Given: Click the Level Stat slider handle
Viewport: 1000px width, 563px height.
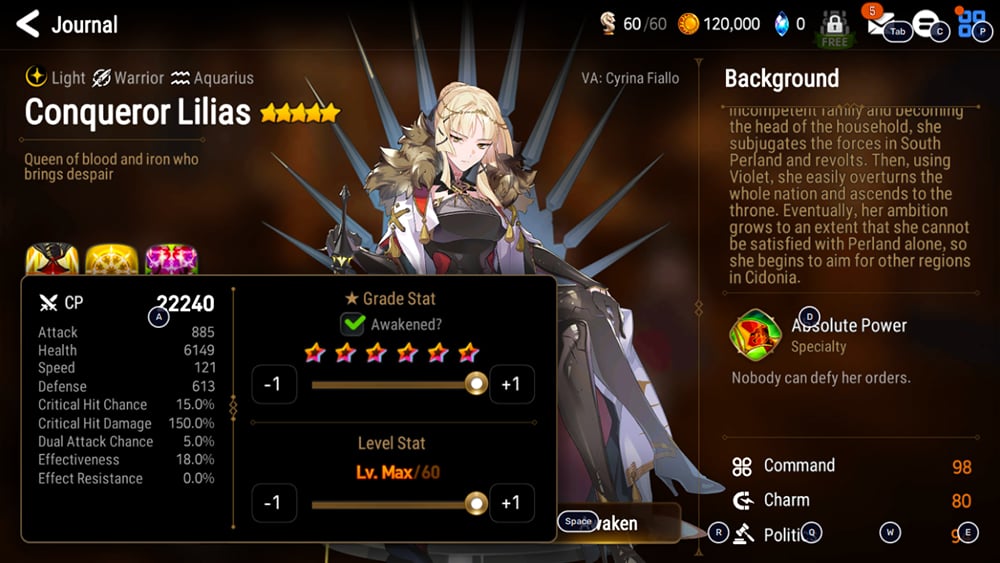Looking at the screenshot, I should tap(477, 503).
